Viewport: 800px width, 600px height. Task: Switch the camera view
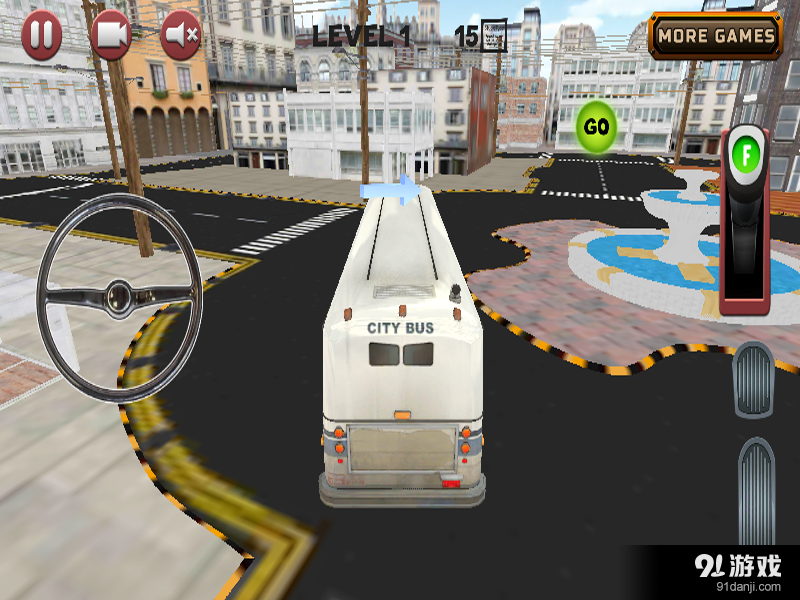111,36
